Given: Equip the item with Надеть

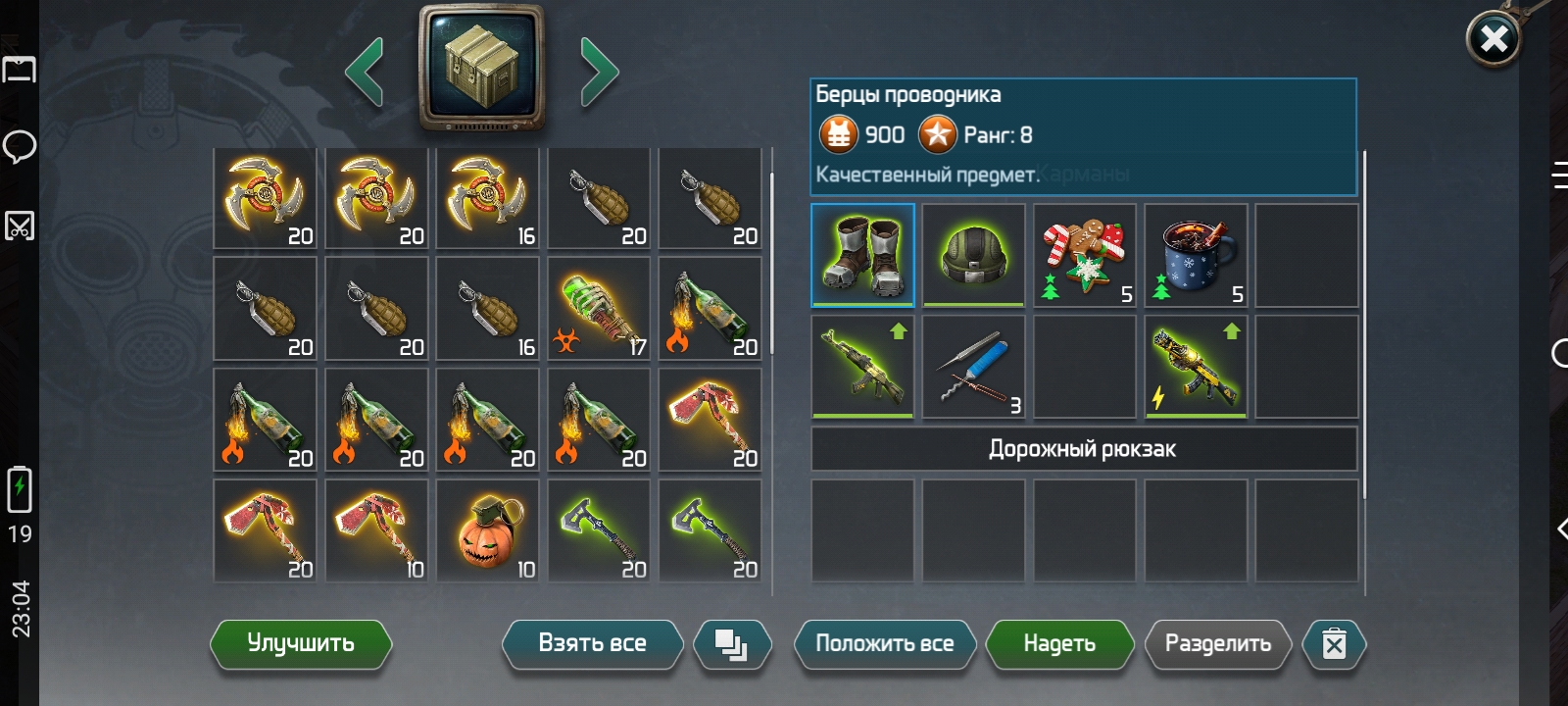Looking at the screenshot, I should click(1058, 644).
